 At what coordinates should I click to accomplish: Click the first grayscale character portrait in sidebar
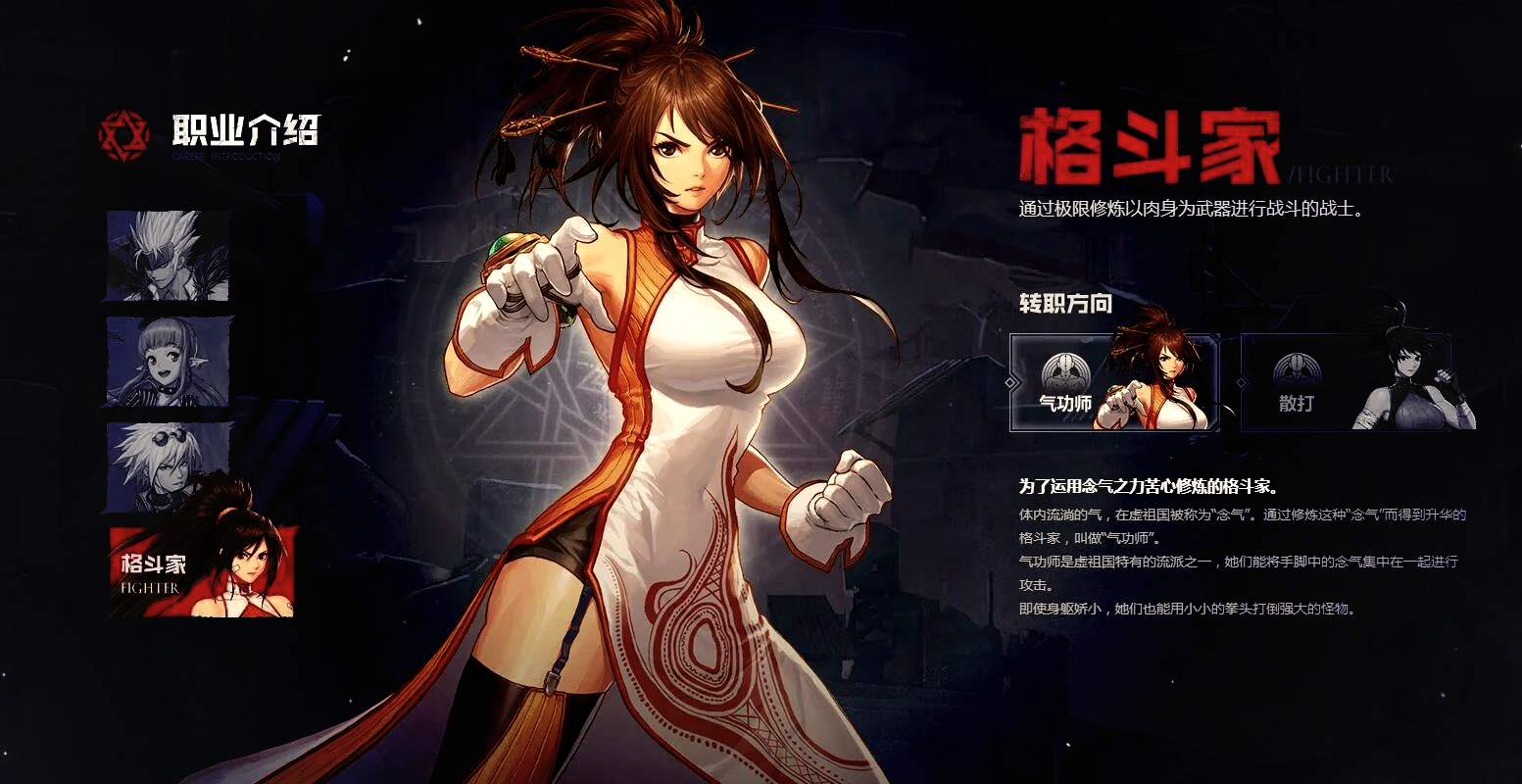167,256
